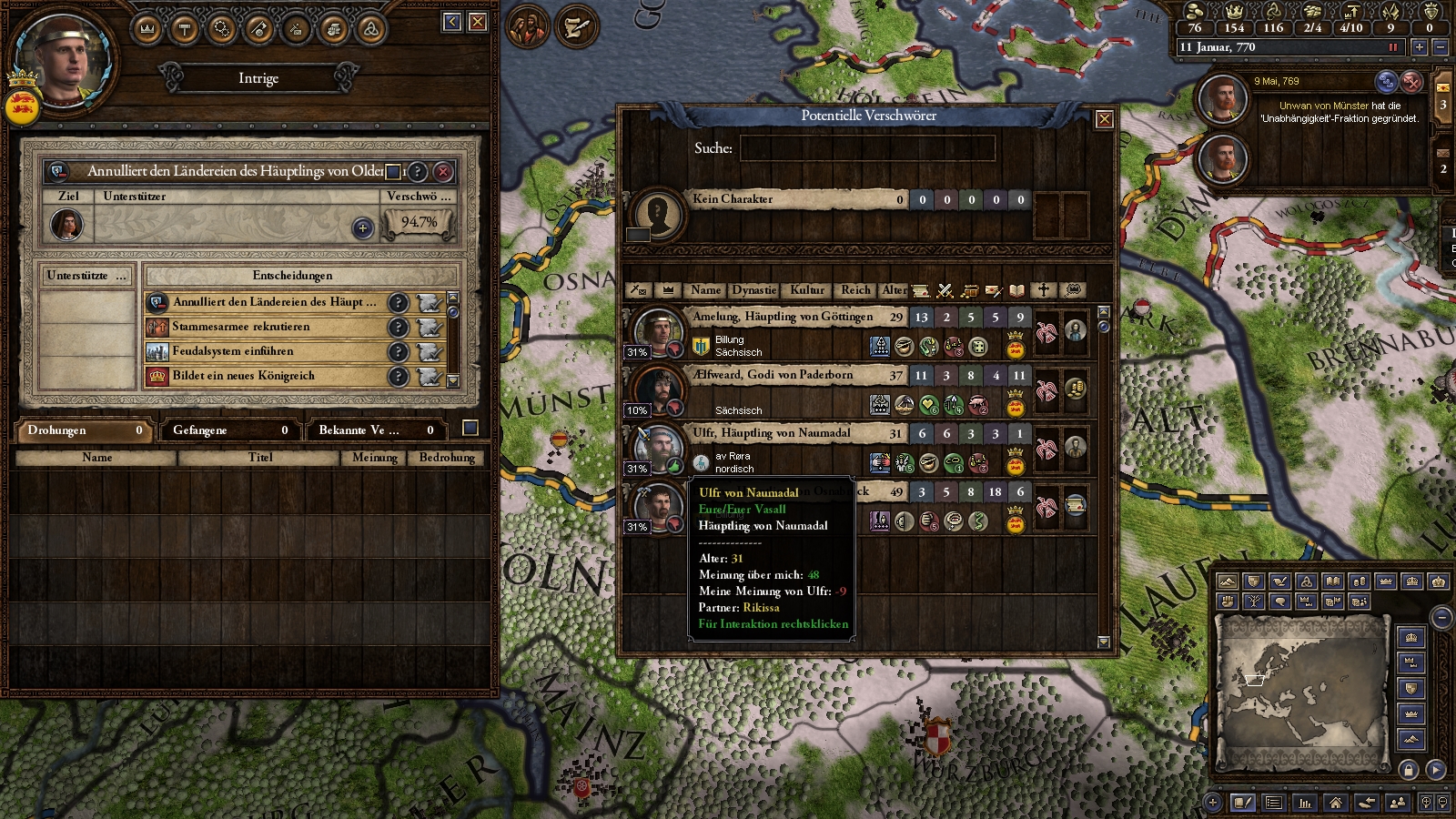Toggle the game pause button by date
The width and height of the screenshot is (1456, 819).
(1392, 47)
